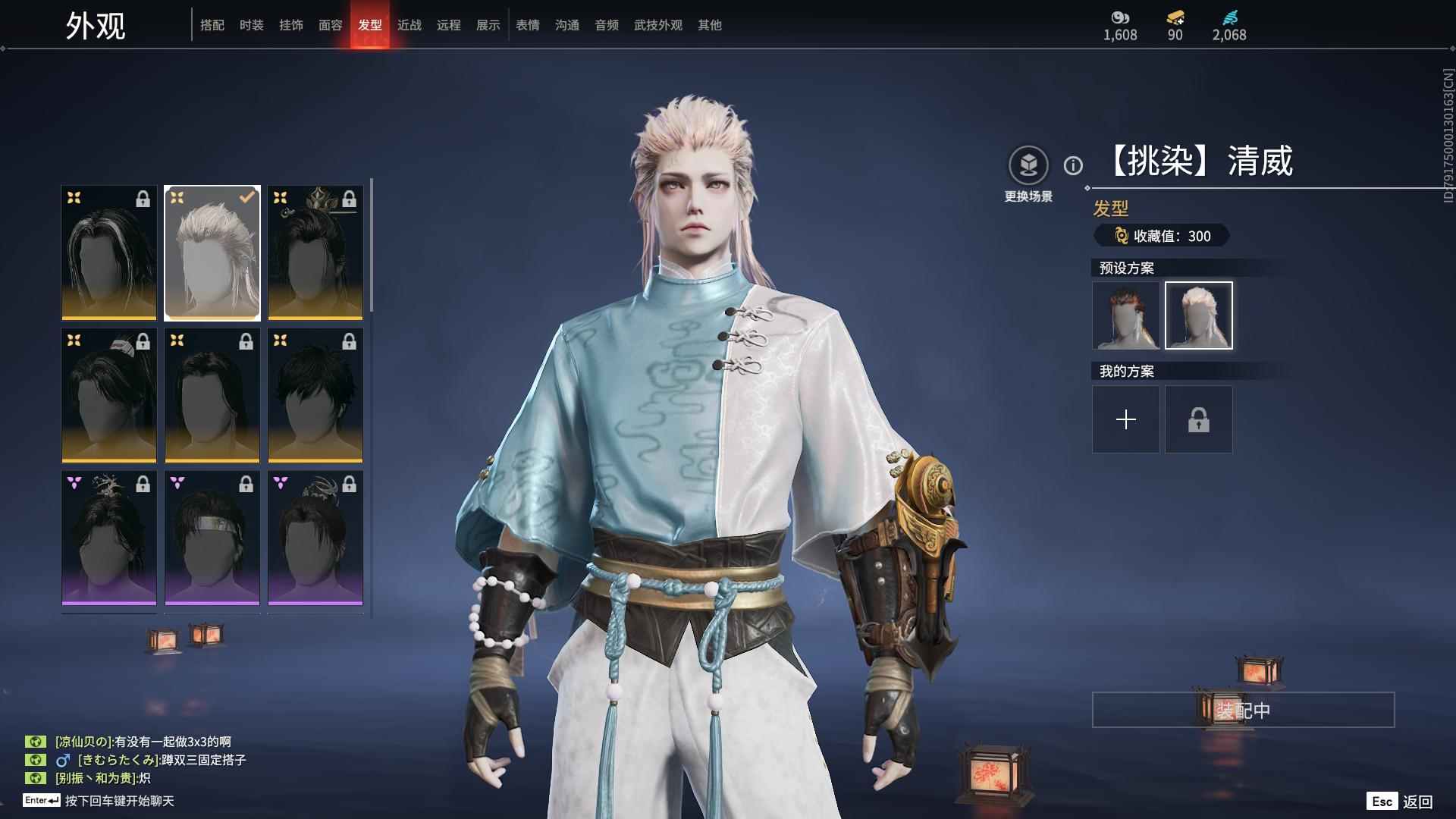Open the 其他 tab
Image resolution: width=1456 pixels, height=819 pixels.
coord(710,25)
